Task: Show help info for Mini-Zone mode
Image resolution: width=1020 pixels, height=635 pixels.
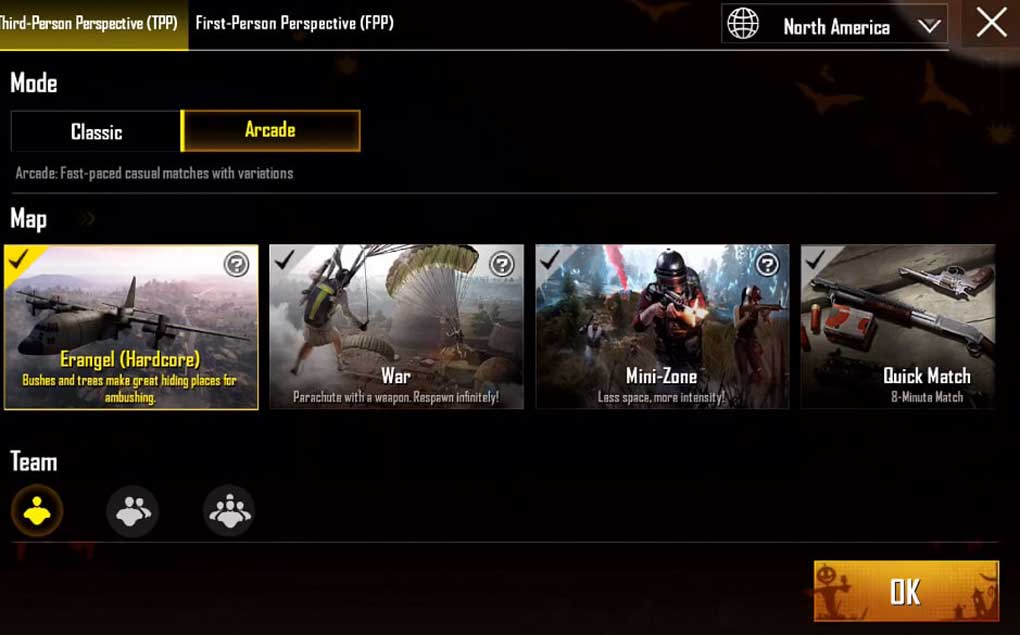Action: pyautogui.click(x=767, y=264)
